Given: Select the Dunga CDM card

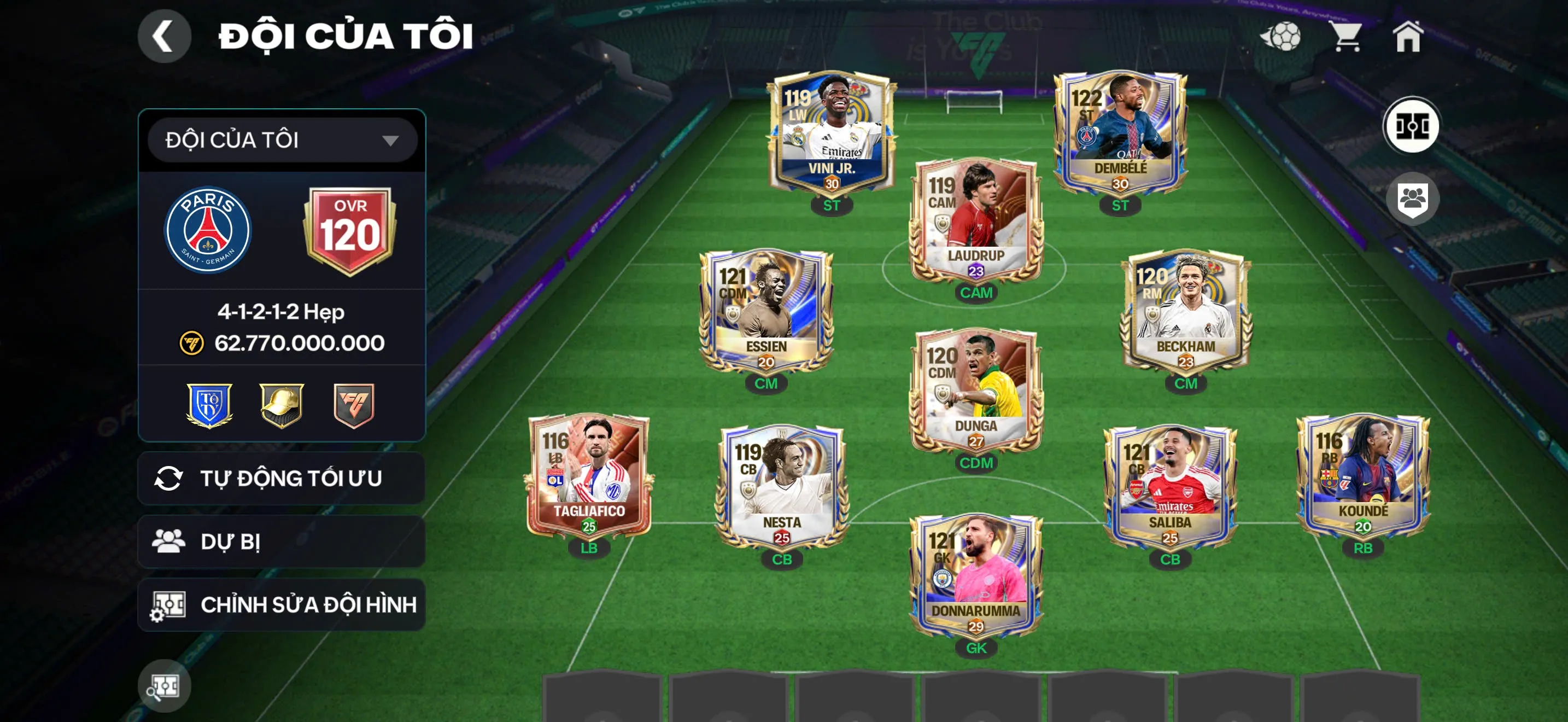Looking at the screenshot, I should pos(976,390).
